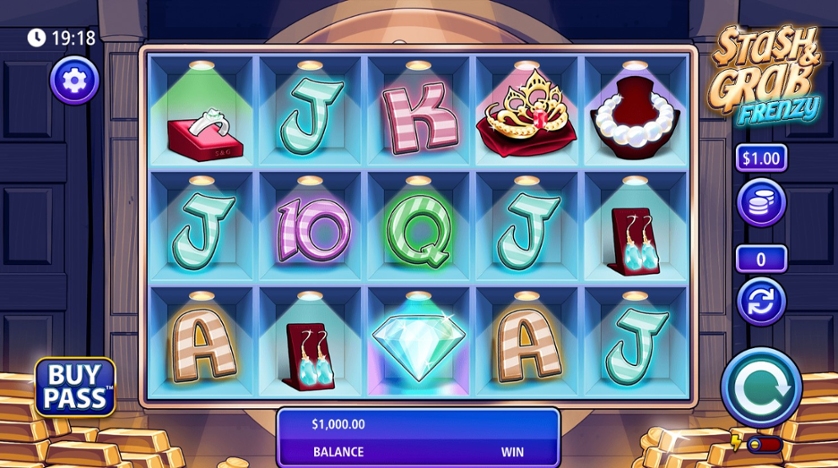838x468 pixels.
Task: Open the gear settings menu
Action: [x=74, y=80]
